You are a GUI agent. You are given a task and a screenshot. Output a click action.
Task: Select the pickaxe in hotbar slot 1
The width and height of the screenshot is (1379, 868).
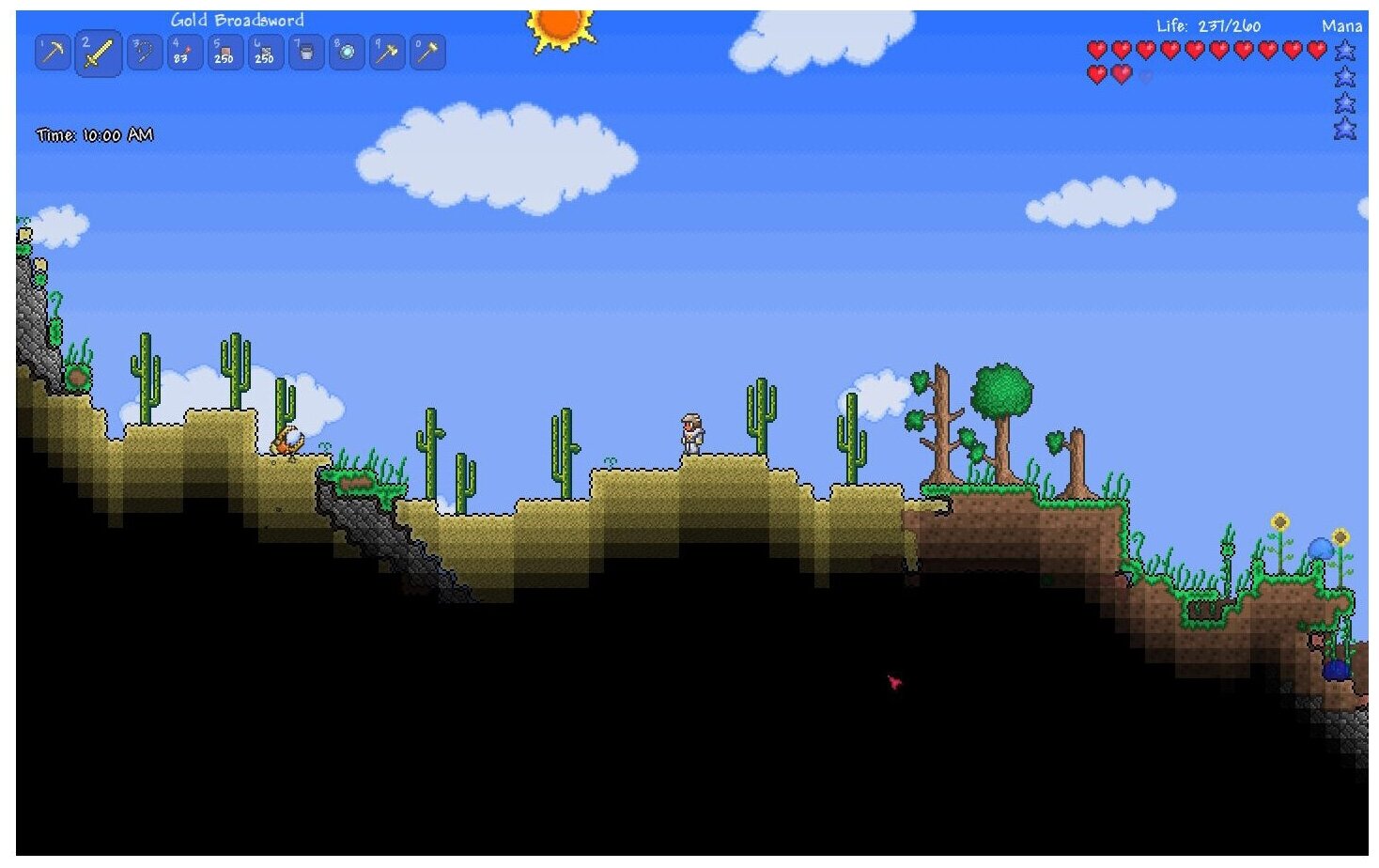click(x=53, y=53)
